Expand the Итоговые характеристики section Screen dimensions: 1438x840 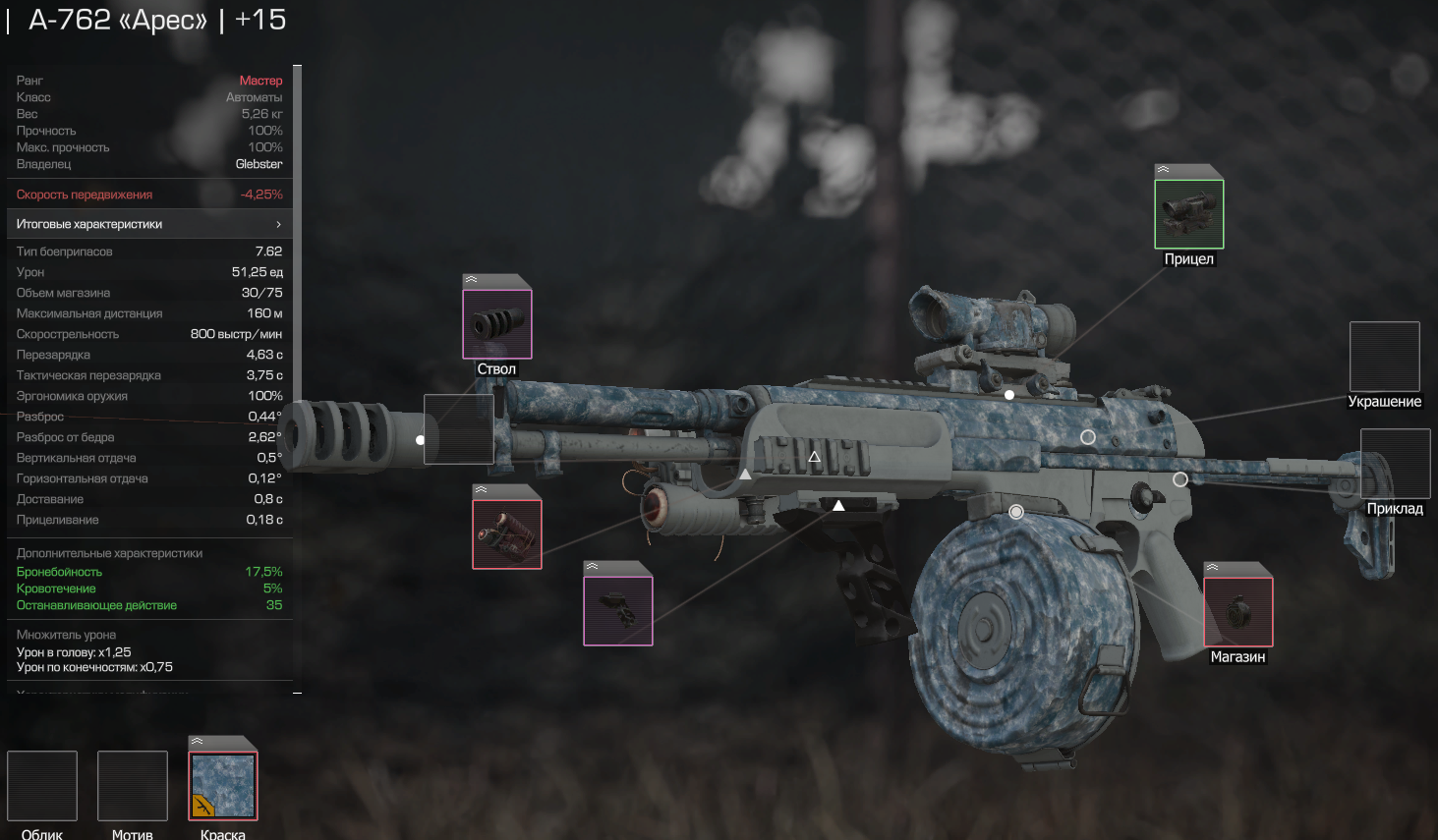click(x=149, y=224)
